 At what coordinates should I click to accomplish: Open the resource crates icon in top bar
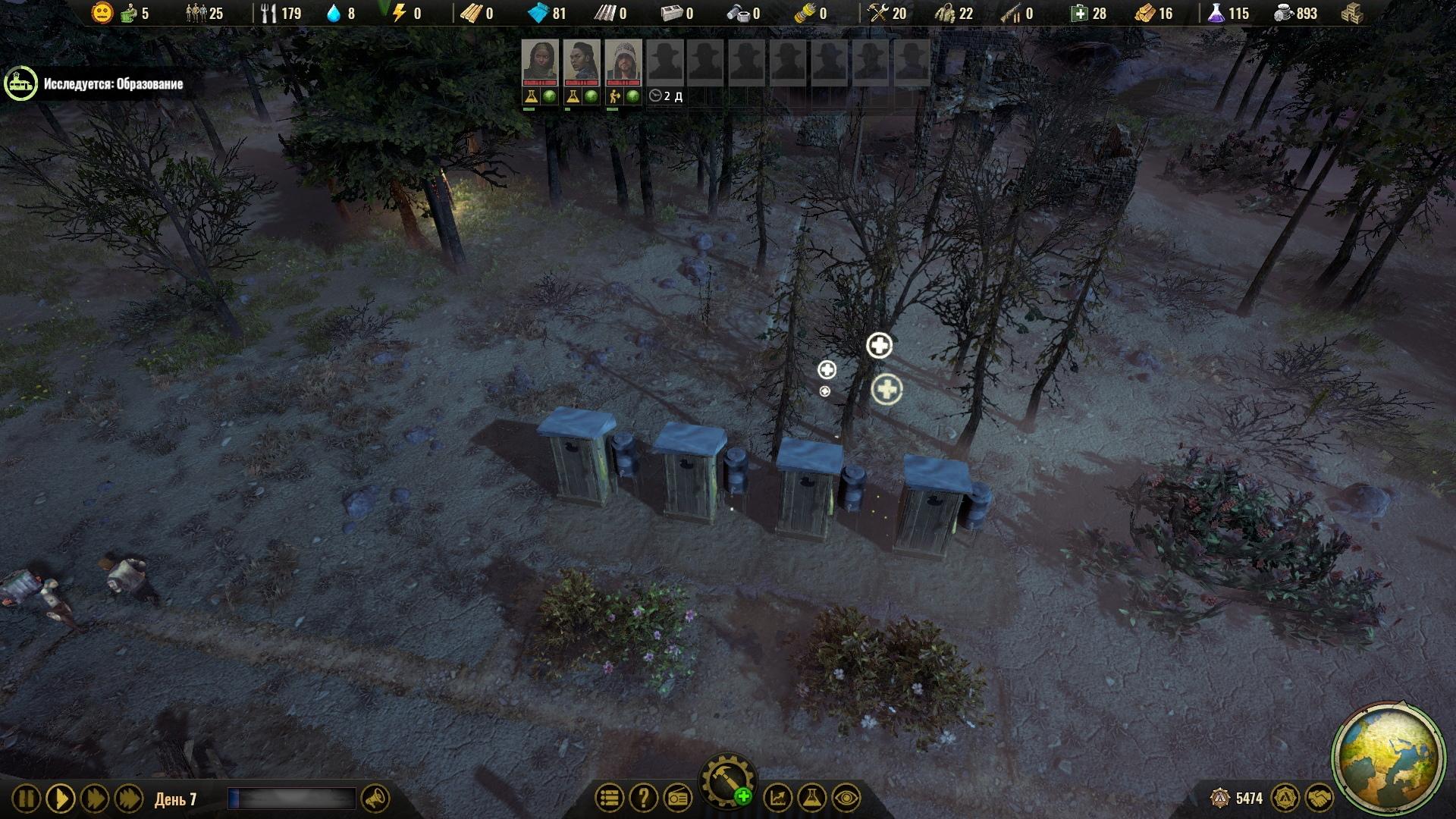click(x=1352, y=13)
